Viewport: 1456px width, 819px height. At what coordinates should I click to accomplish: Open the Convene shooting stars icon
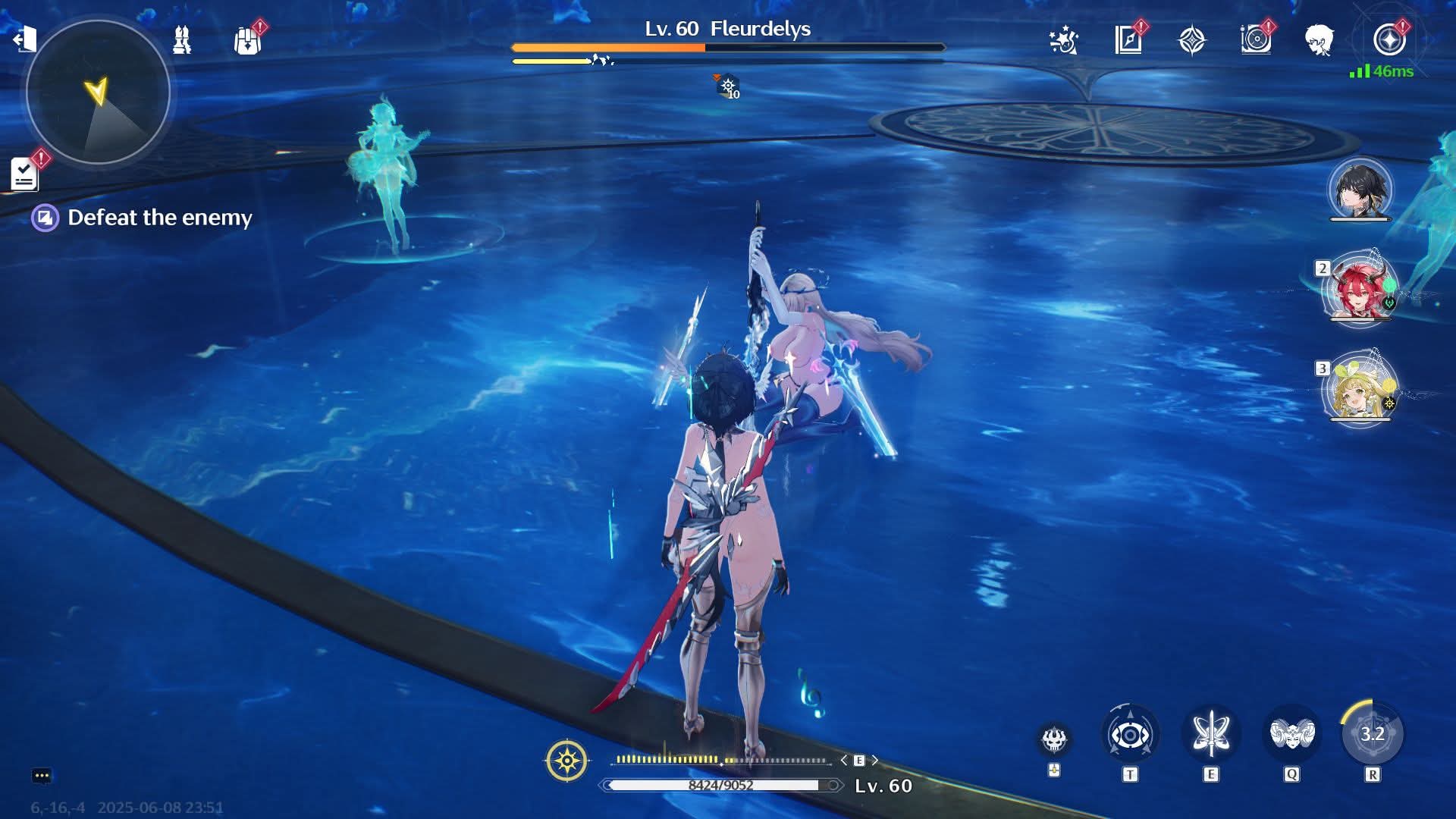tap(1063, 39)
